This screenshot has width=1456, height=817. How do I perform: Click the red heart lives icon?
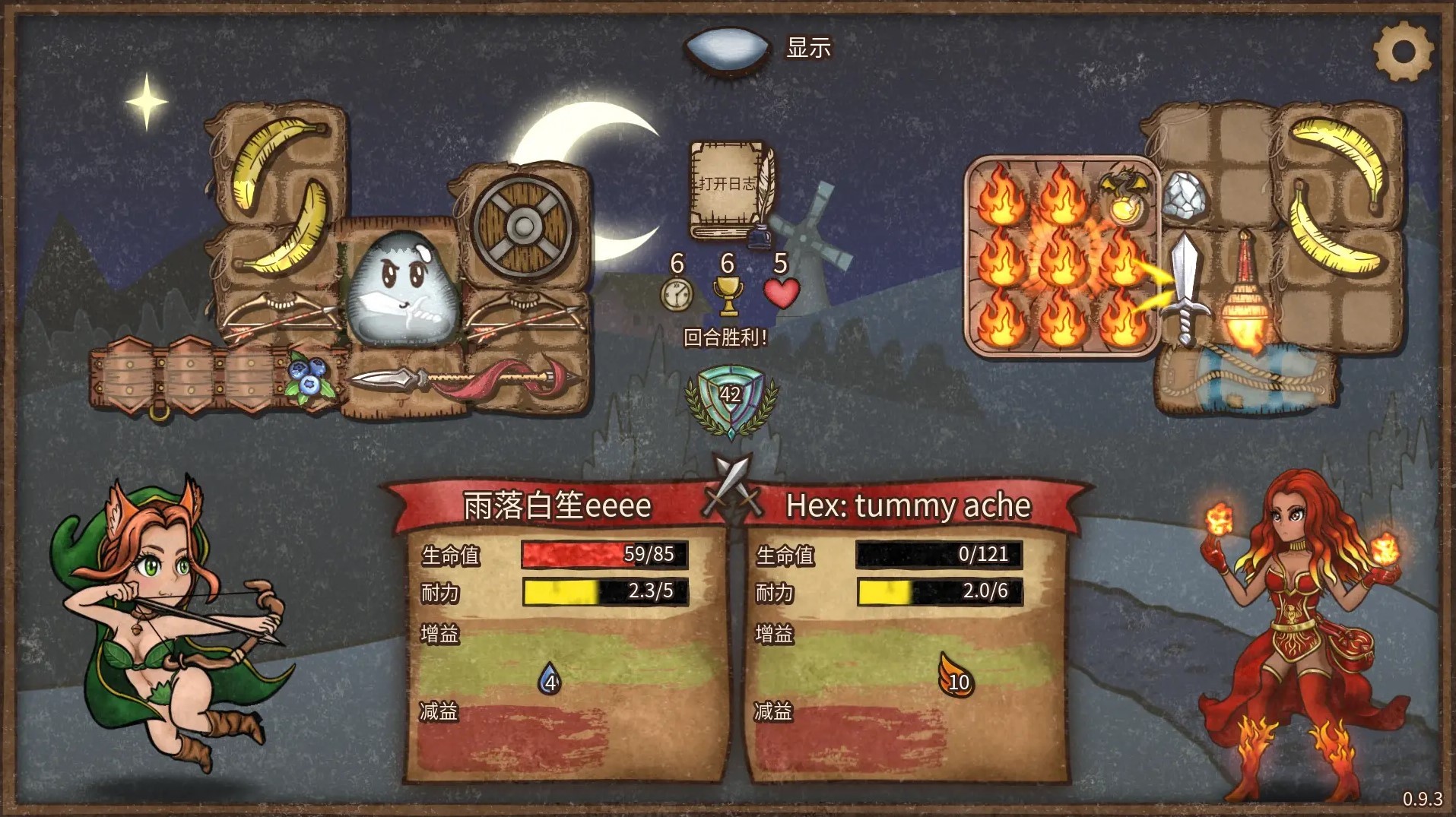(781, 293)
